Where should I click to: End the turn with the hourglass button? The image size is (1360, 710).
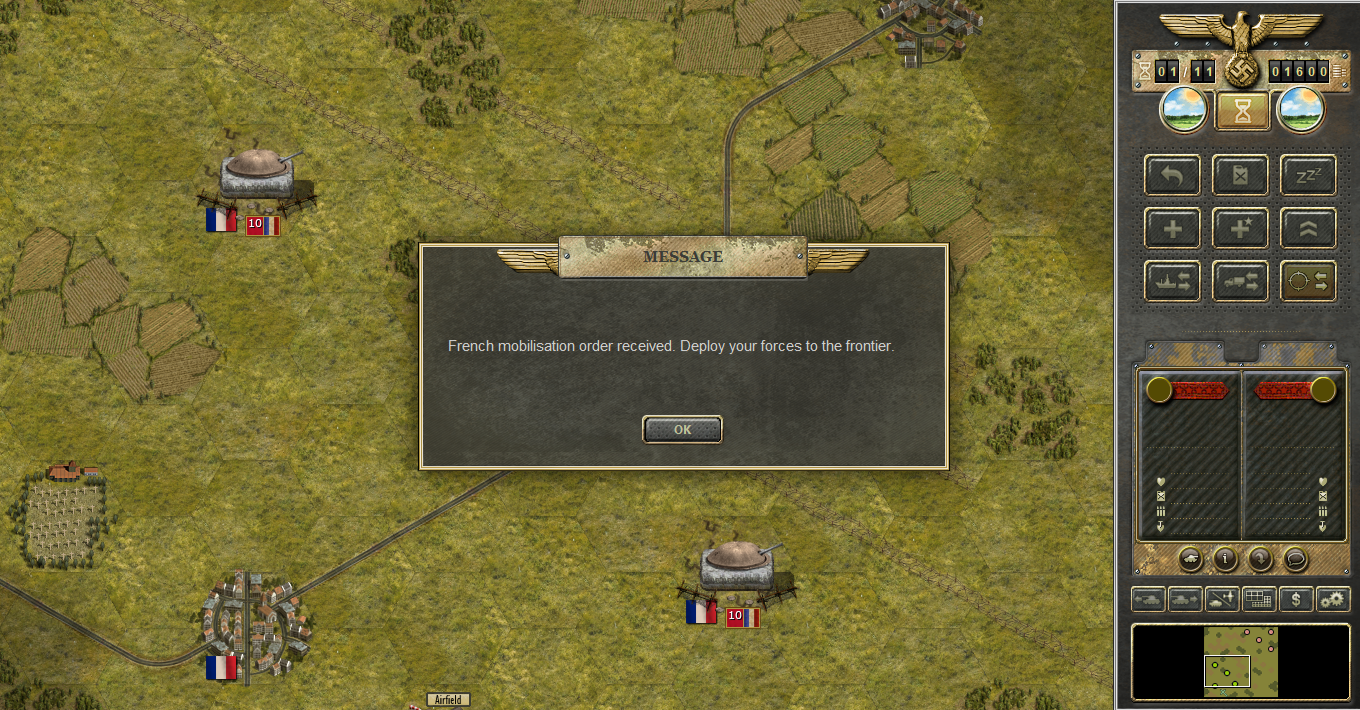coord(1242,111)
